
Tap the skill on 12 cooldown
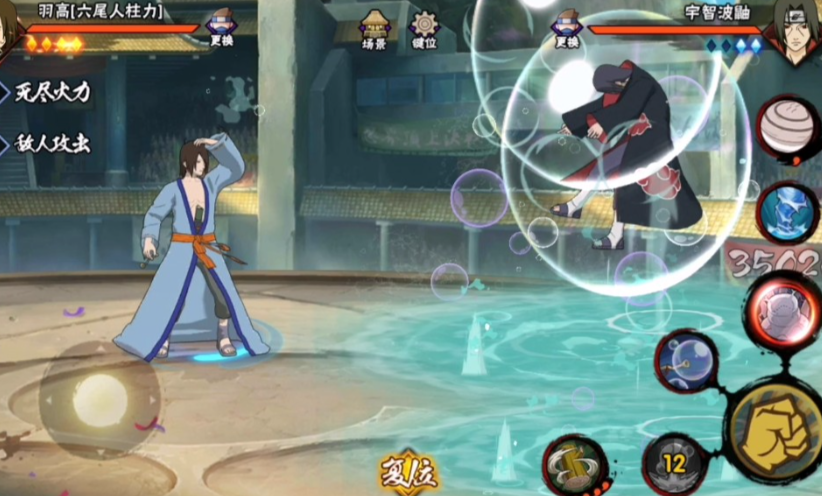(x=675, y=464)
